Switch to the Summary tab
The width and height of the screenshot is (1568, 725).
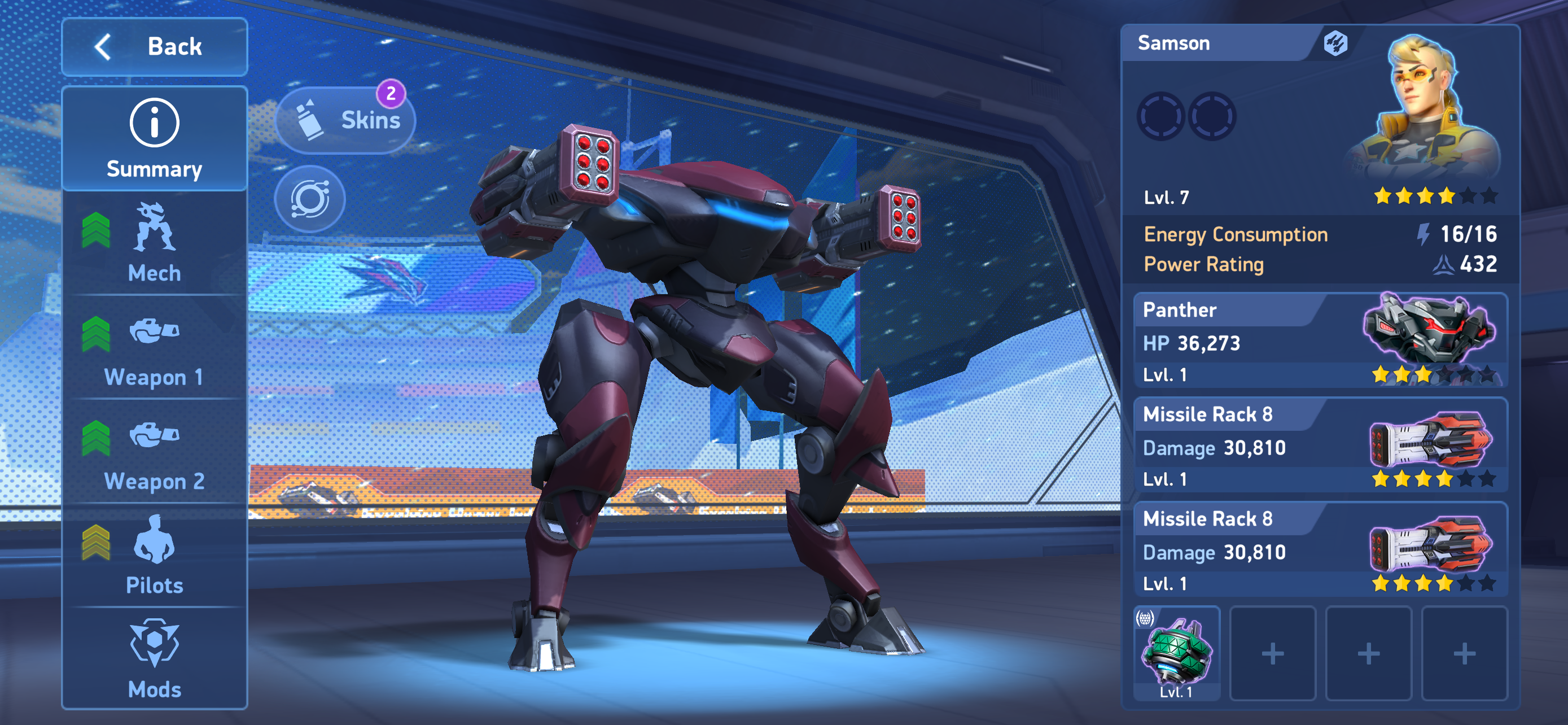click(x=155, y=139)
